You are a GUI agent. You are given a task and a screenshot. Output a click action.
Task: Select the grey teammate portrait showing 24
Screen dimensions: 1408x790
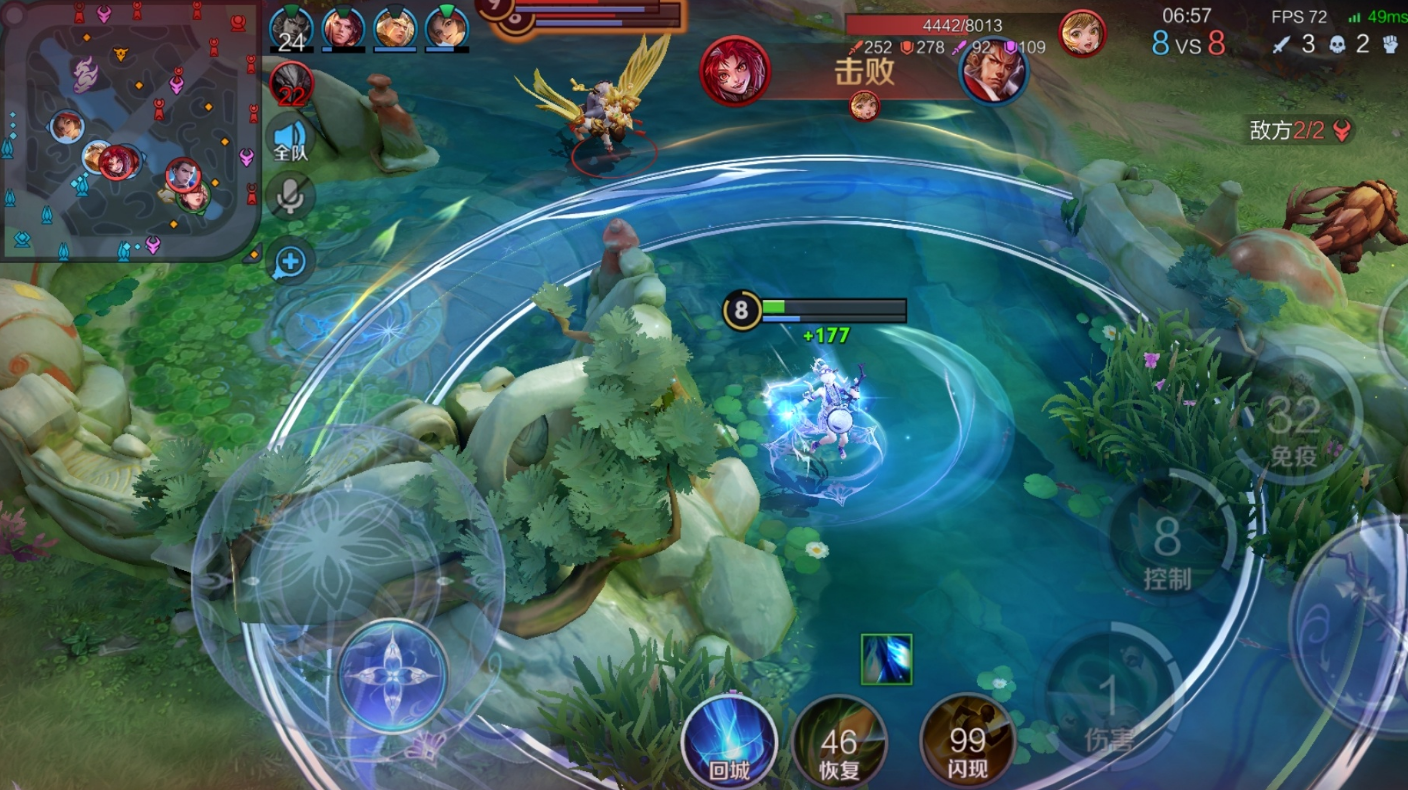pyautogui.click(x=292, y=28)
